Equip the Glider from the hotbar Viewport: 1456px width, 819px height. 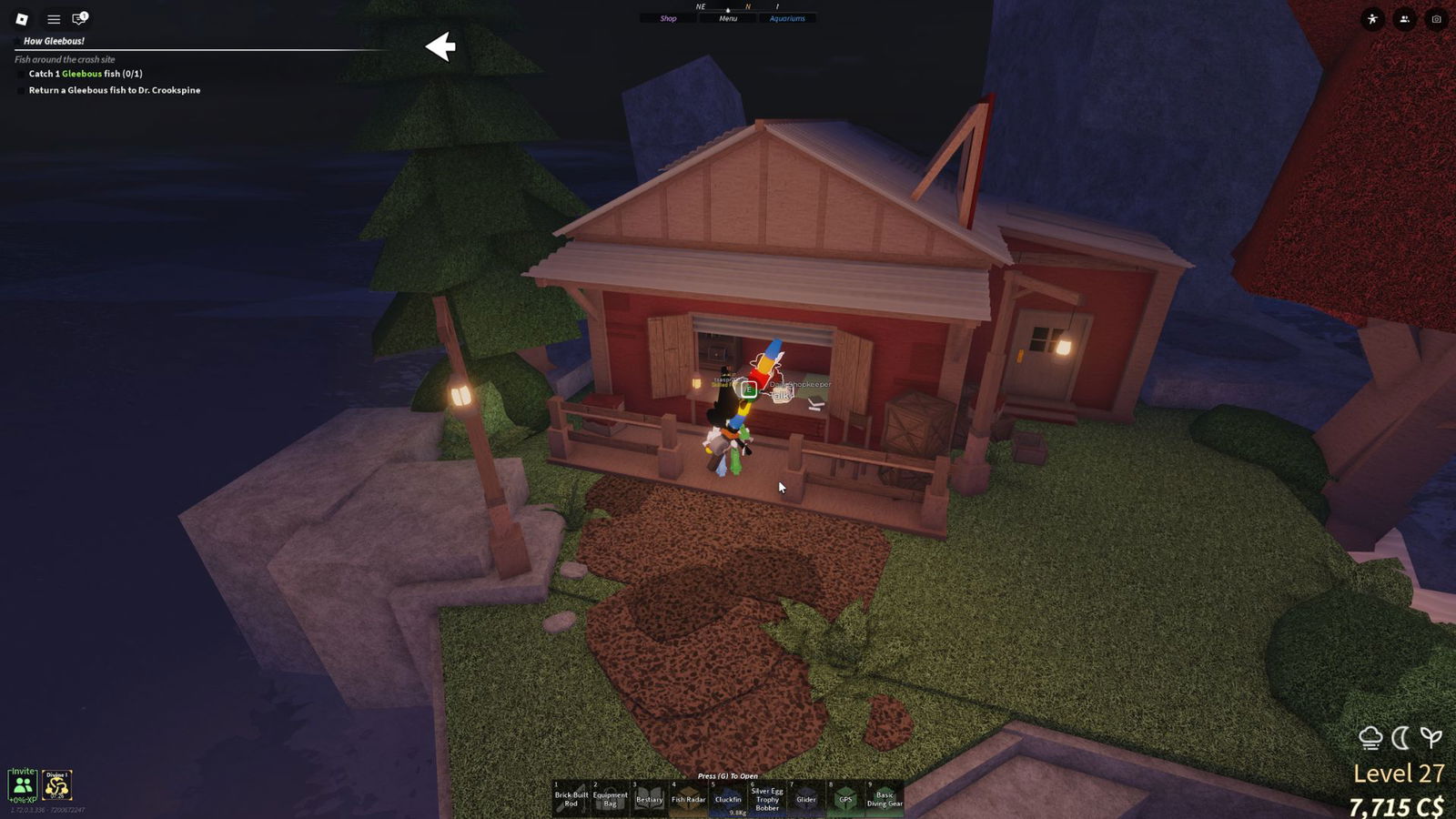(806, 798)
